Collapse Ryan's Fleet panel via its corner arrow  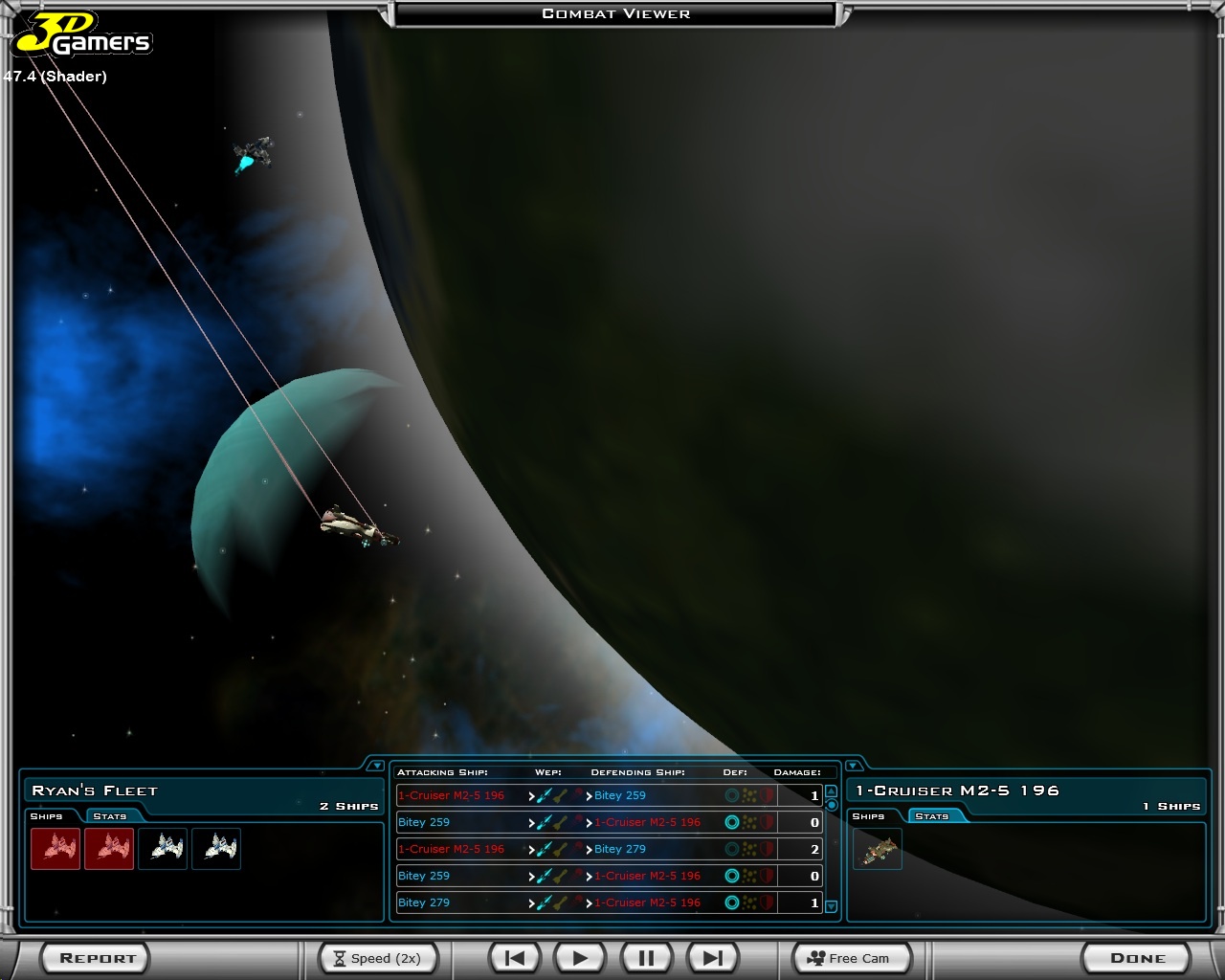tap(377, 765)
